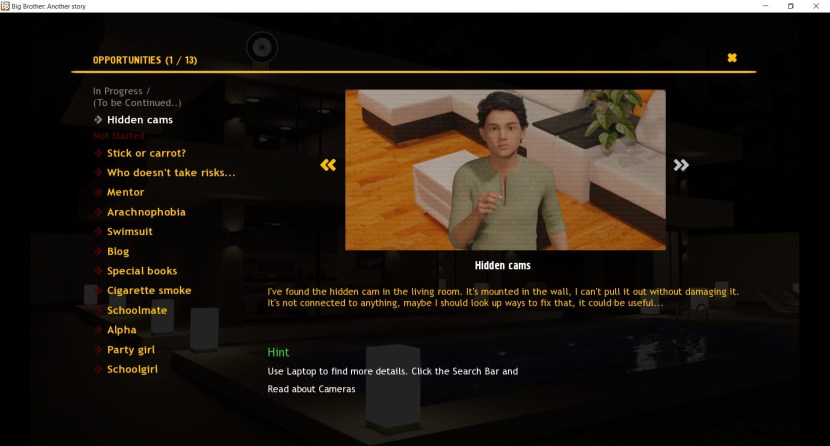830x446 pixels.
Task: Select Who doesn't take risks... entry
Action: pyautogui.click(x=171, y=173)
